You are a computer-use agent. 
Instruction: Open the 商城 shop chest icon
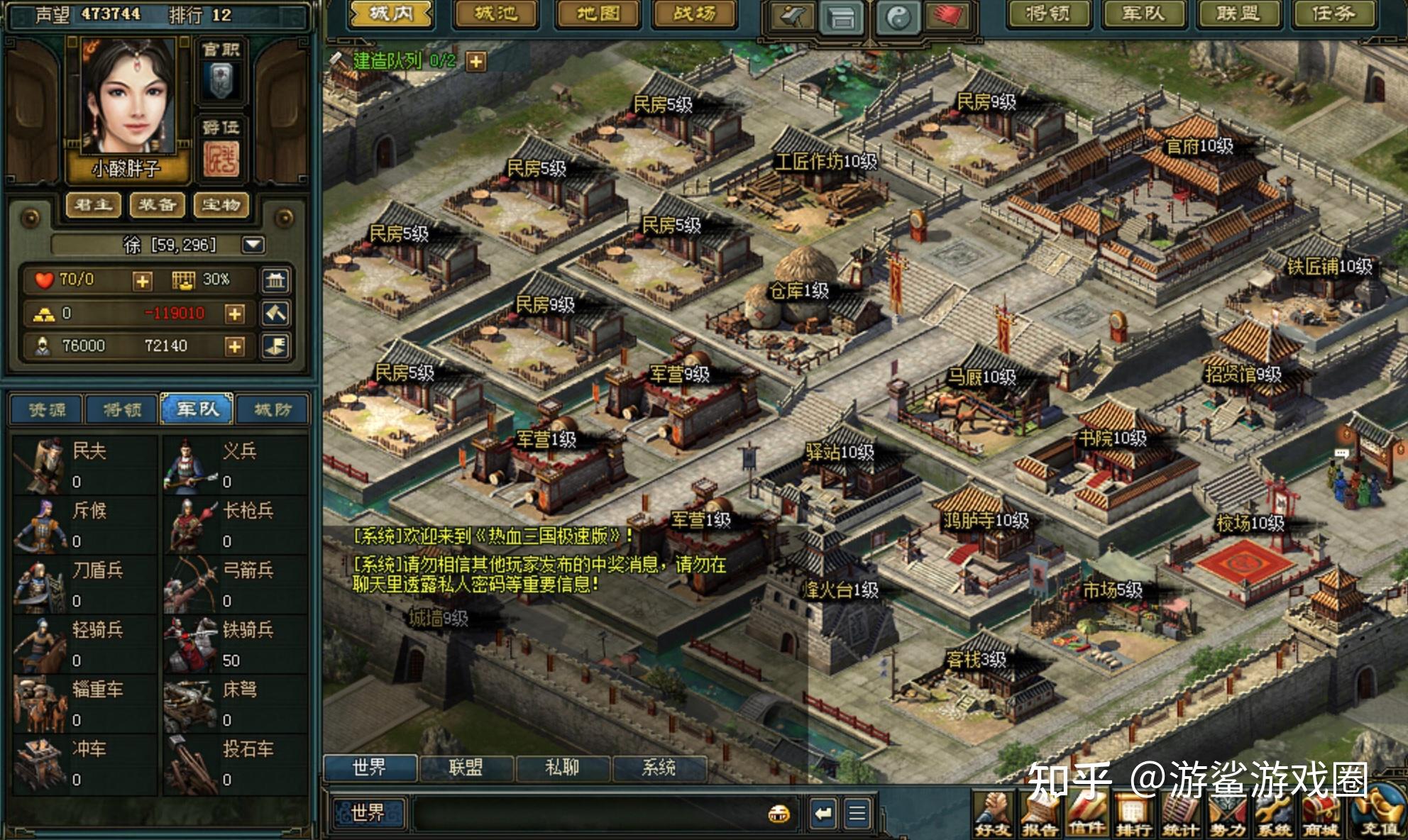click(1320, 814)
